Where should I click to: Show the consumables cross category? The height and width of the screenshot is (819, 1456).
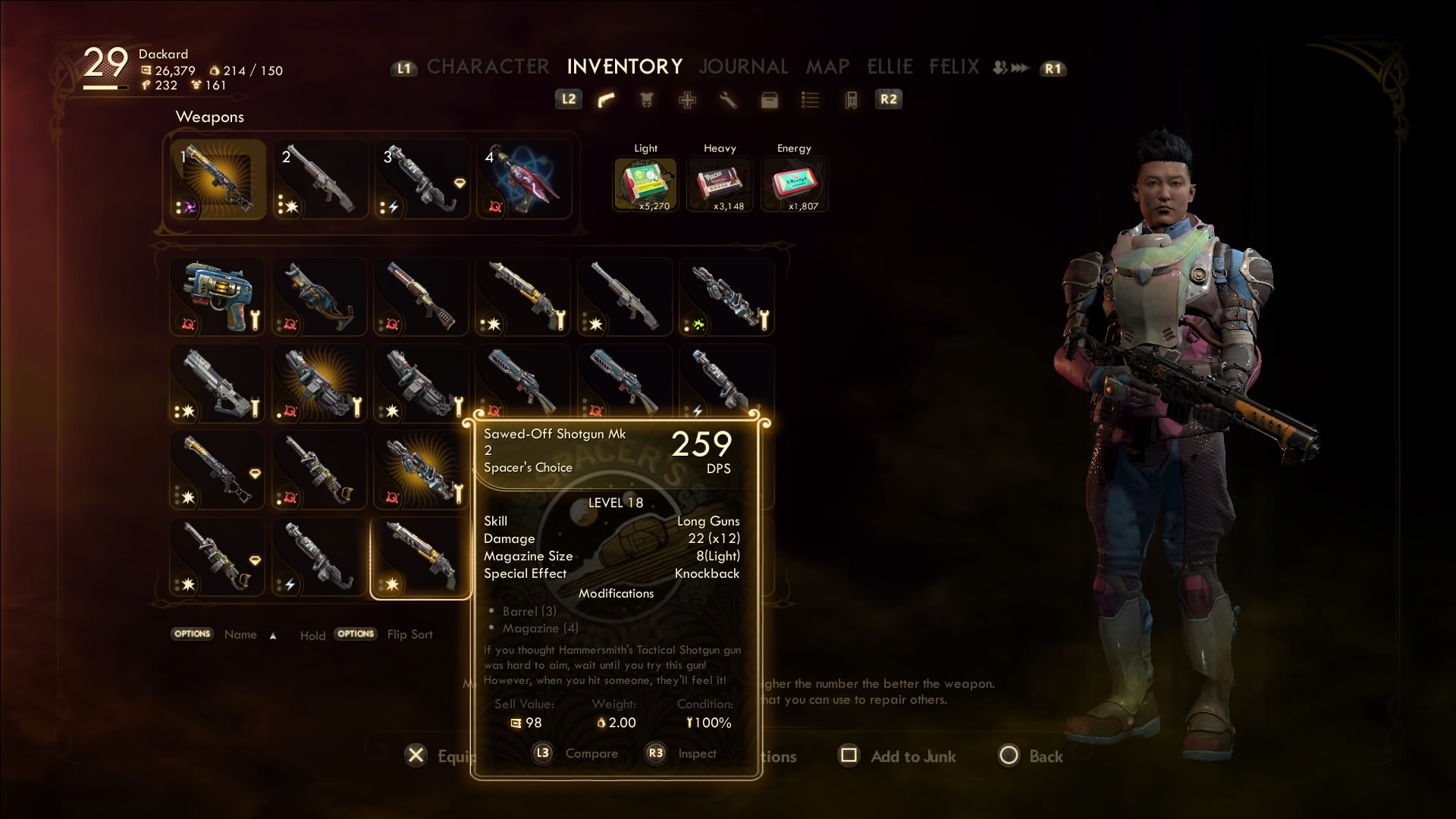(687, 100)
